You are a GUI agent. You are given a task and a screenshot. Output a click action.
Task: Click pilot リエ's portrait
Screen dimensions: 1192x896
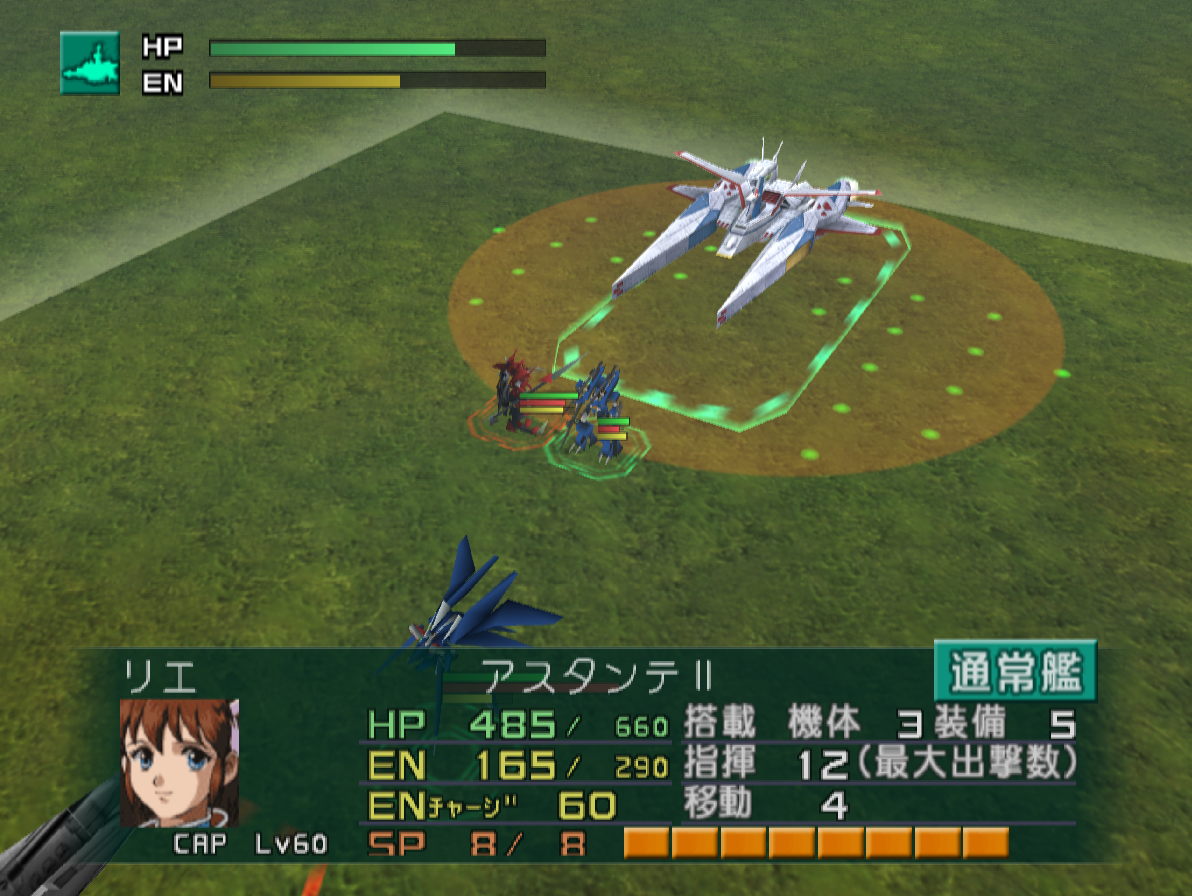pos(179,762)
